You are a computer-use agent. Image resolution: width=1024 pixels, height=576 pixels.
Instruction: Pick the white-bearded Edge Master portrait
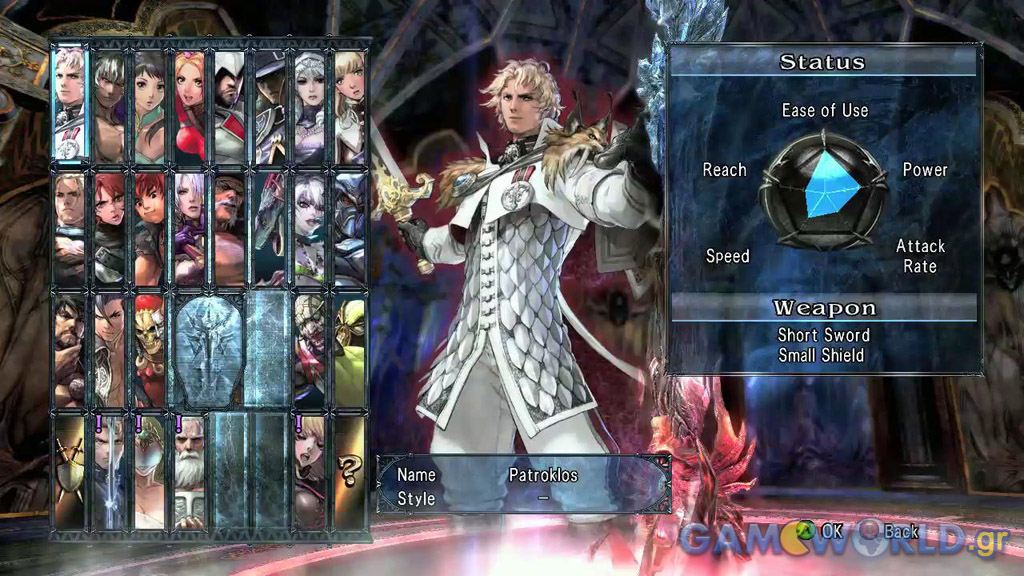coord(190,472)
